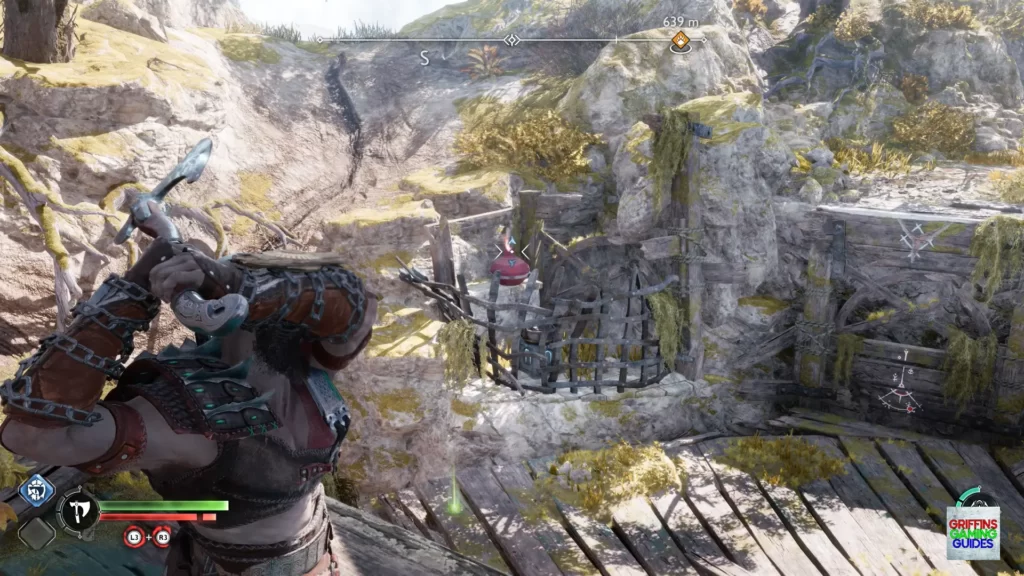This screenshot has height=576, width=1024.
Task: Select the empty grey diamond slot
Action: [36, 533]
